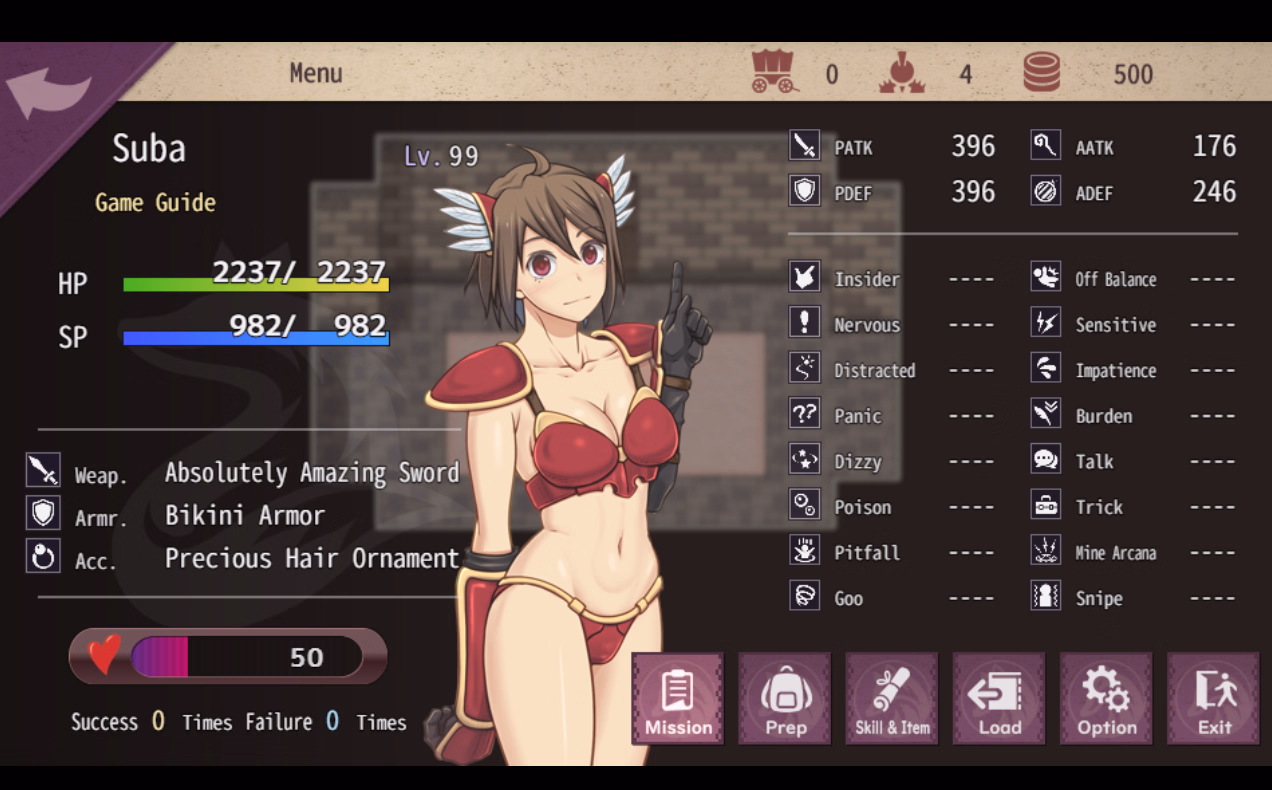Select the Absolutely Amazing Sword weapon slot
The image size is (1272, 790).
click(x=311, y=472)
